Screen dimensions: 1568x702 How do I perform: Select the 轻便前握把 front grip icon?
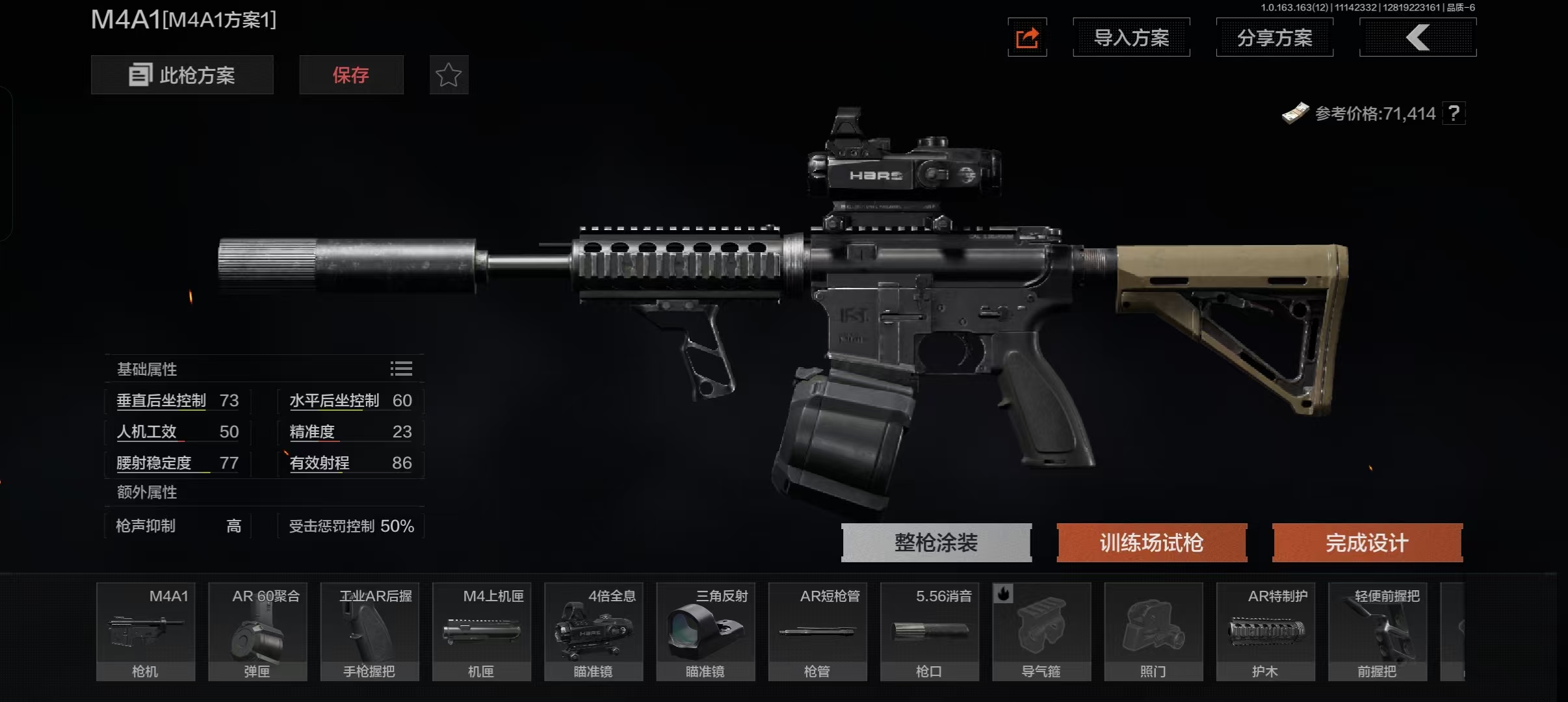(1378, 630)
